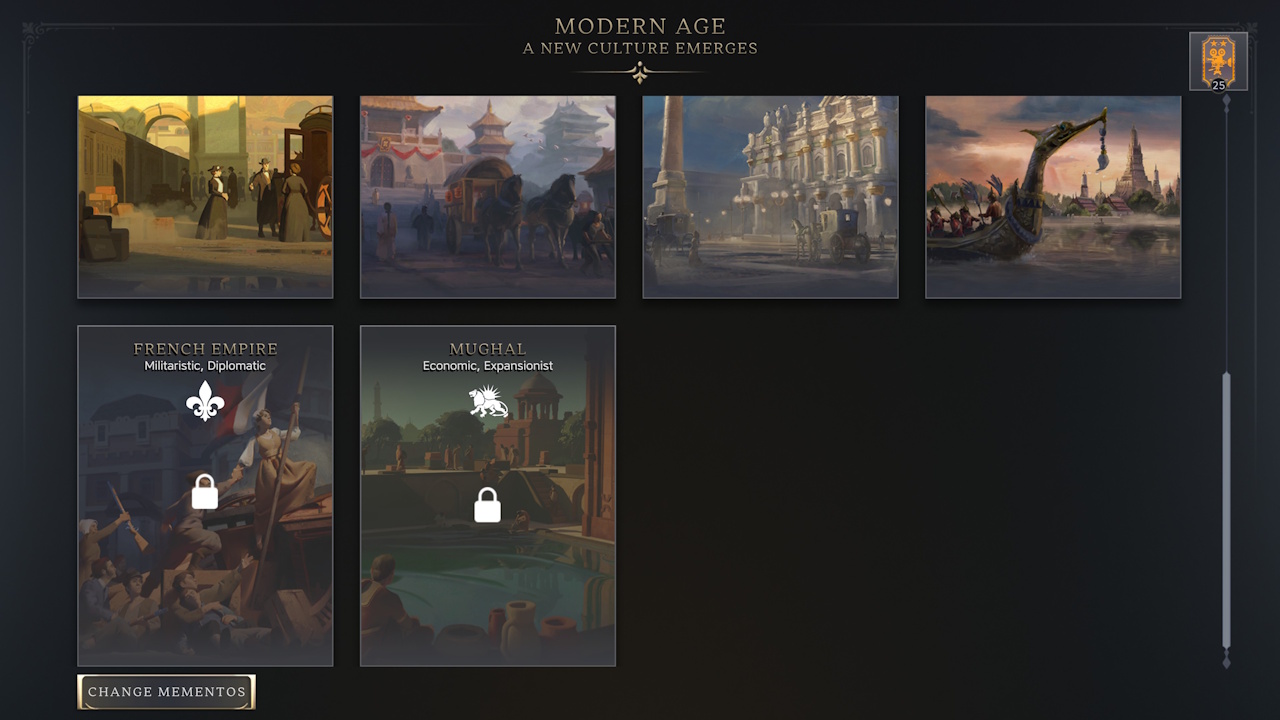Click the Mughal lion emblem
Image resolution: width=1280 pixels, height=720 pixels.
487,400
